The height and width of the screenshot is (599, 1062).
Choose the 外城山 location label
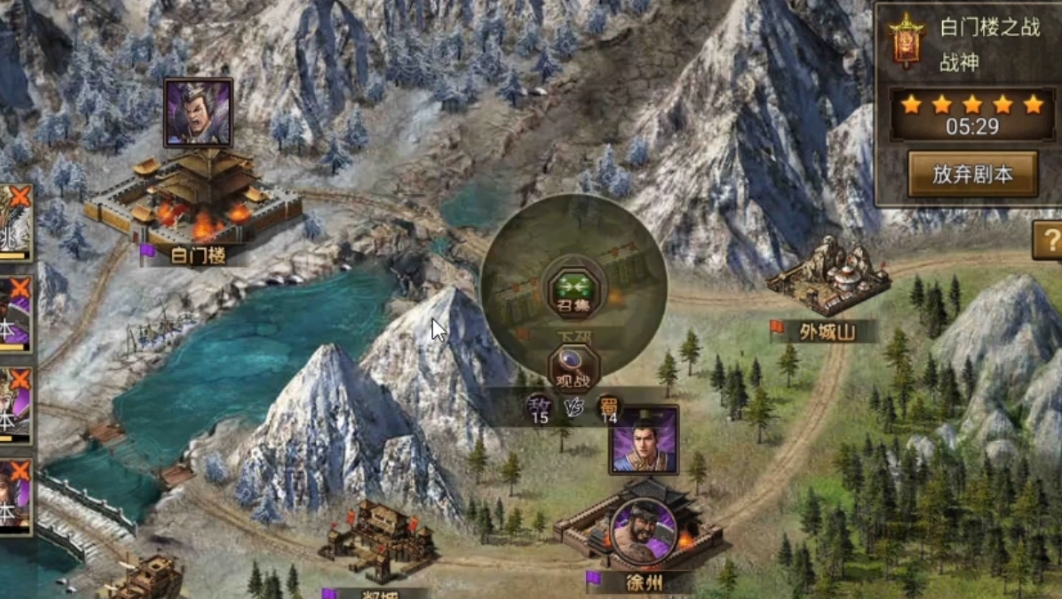(x=827, y=332)
